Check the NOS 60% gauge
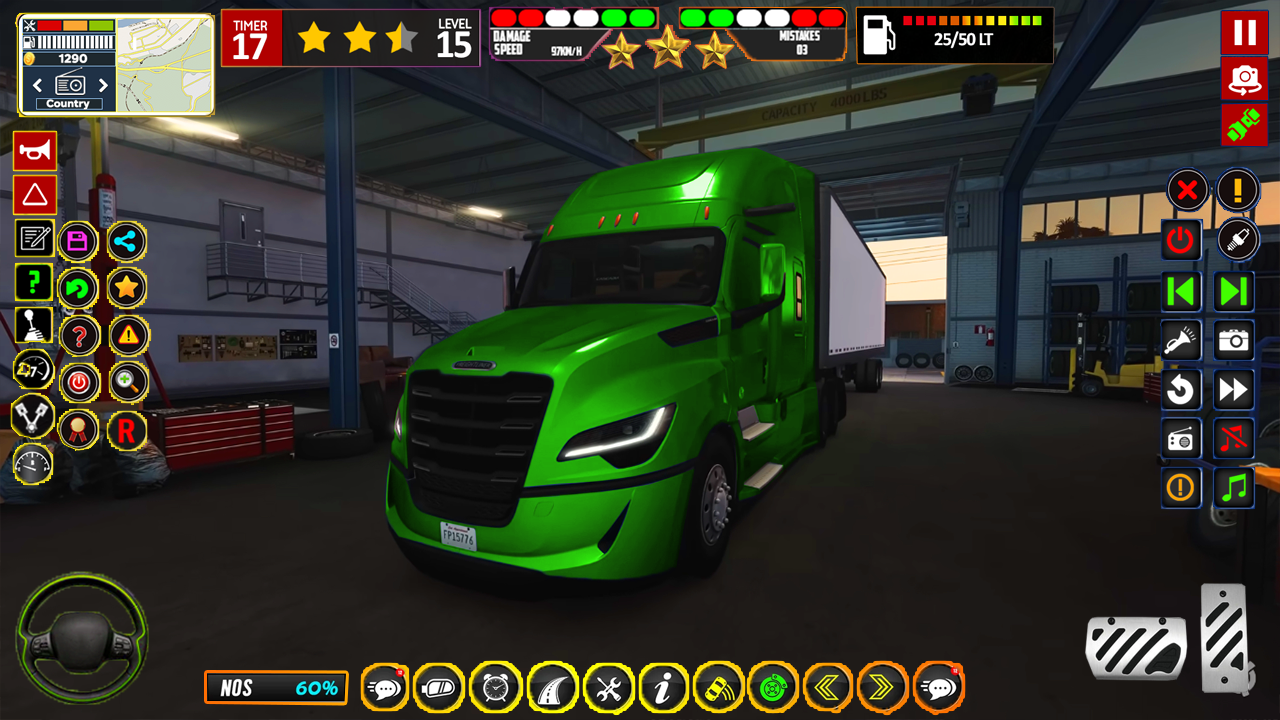Image resolution: width=1280 pixels, height=720 pixels. (x=276, y=688)
